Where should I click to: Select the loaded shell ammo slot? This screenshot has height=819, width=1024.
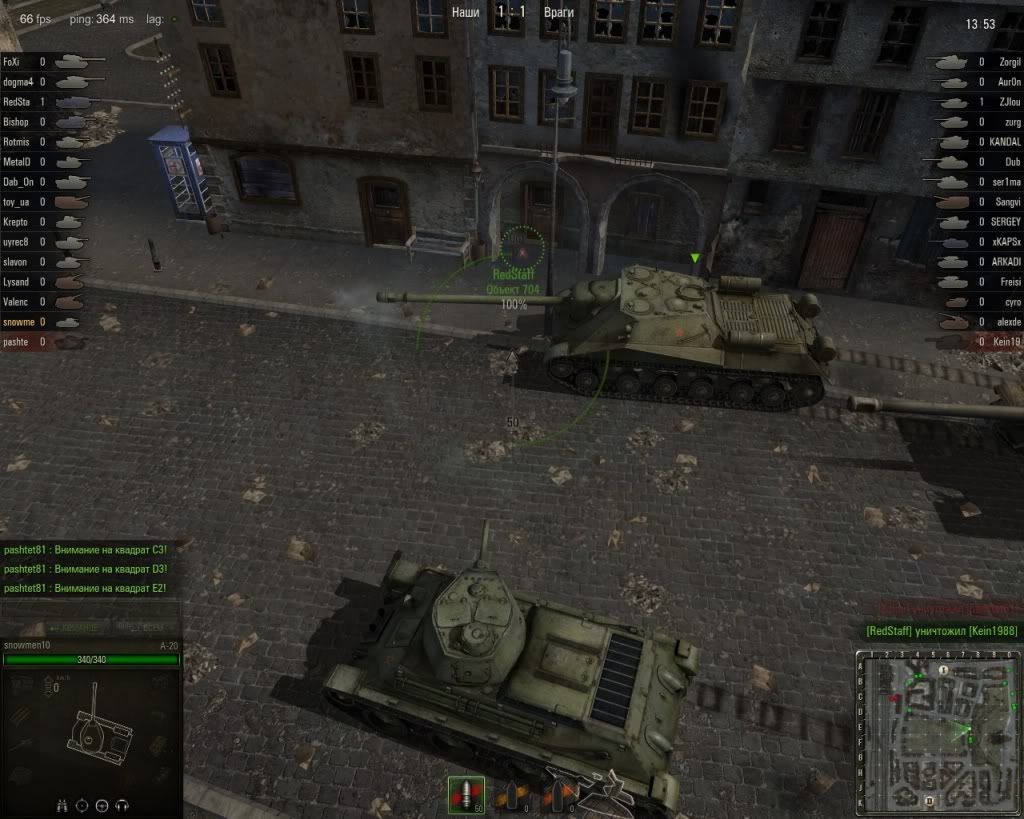[x=466, y=794]
